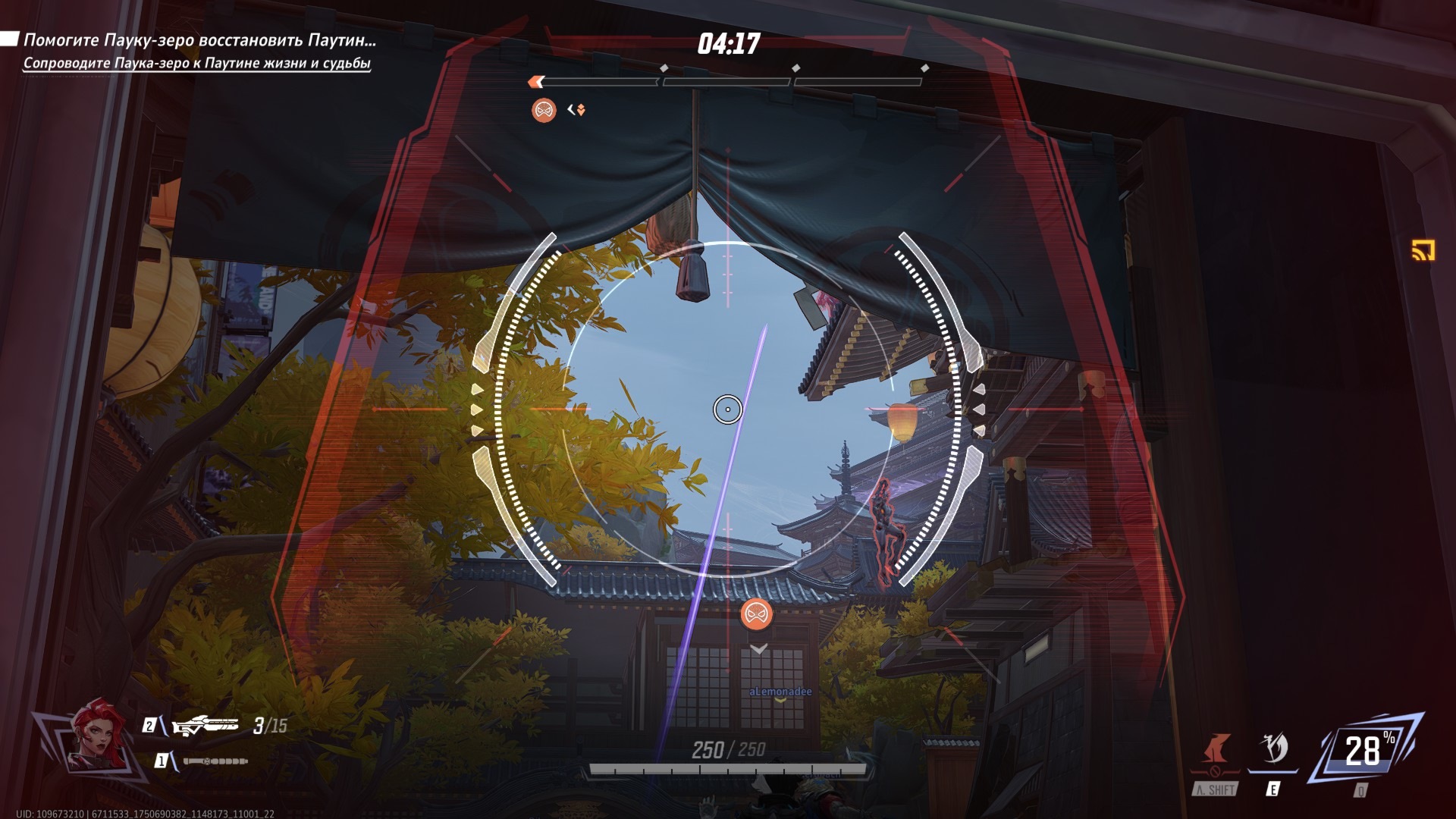The height and width of the screenshot is (819, 1456).
Task: Click the Spider-Zero icon under the progress bar
Action: point(544,111)
